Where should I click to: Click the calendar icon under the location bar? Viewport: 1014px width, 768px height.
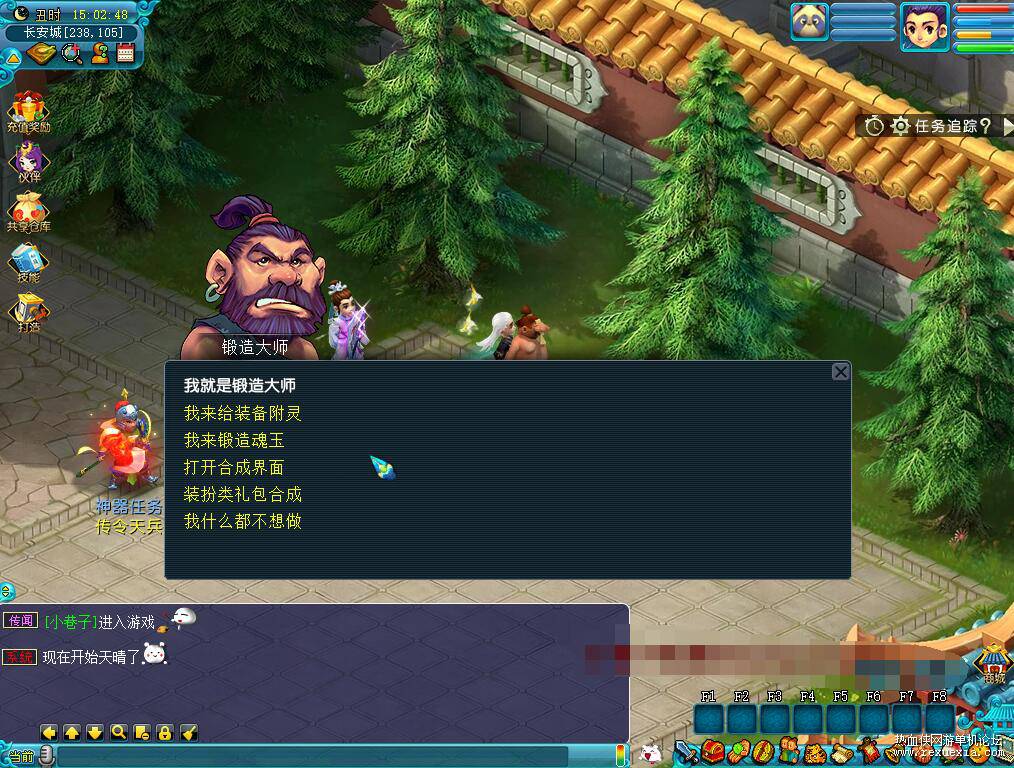click(x=125, y=54)
